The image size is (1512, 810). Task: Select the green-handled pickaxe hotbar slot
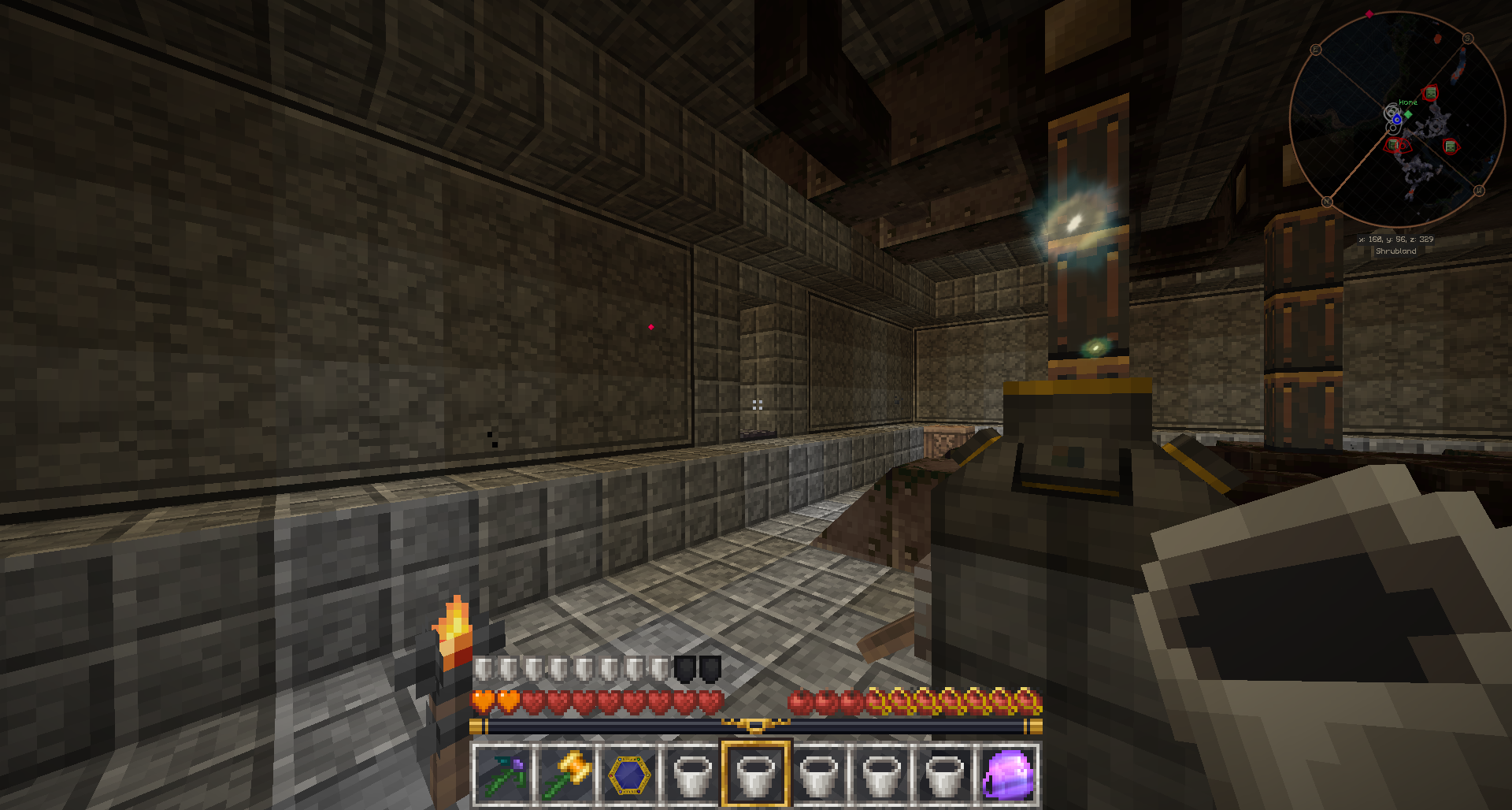click(503, 775)
